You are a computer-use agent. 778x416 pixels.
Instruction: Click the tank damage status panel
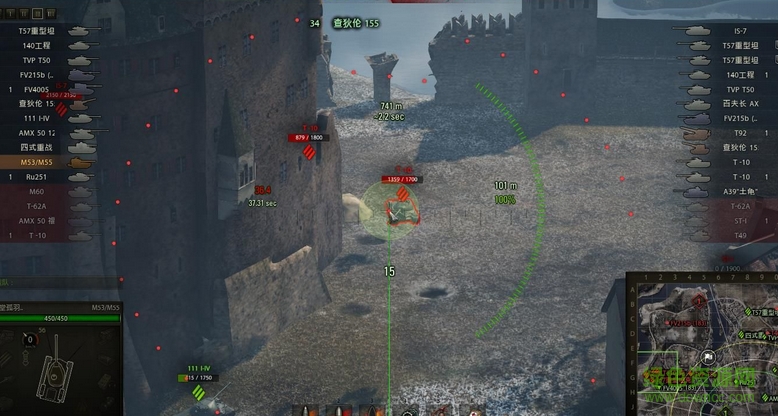pyautogui.click(x=60, y=365)
